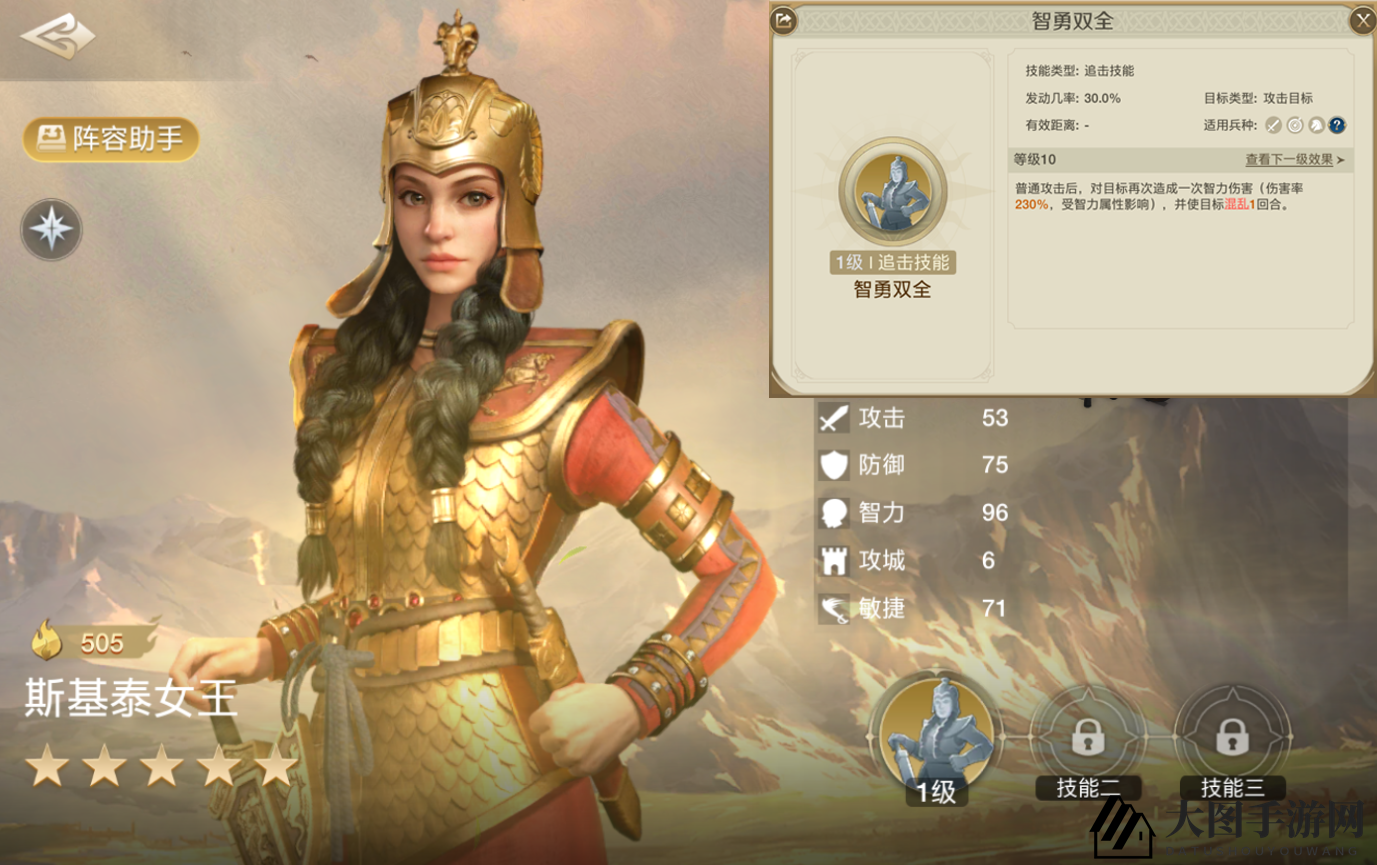Screen dimensions: 1377x865
Task: Toggle the sword troop type under 适用兵种
Action: (x=1272, y=124)
